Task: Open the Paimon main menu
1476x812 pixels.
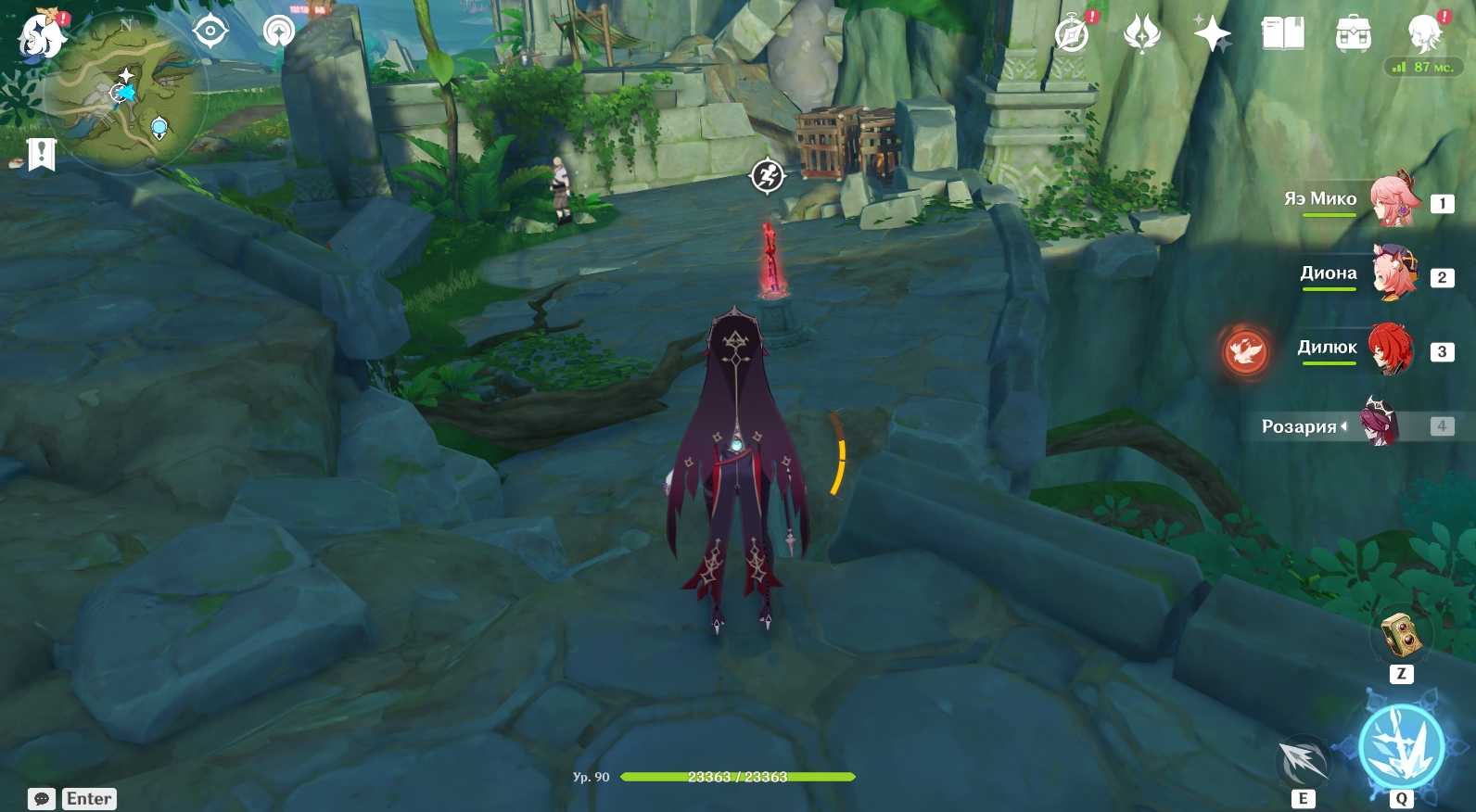Action: tap(40, 35)
